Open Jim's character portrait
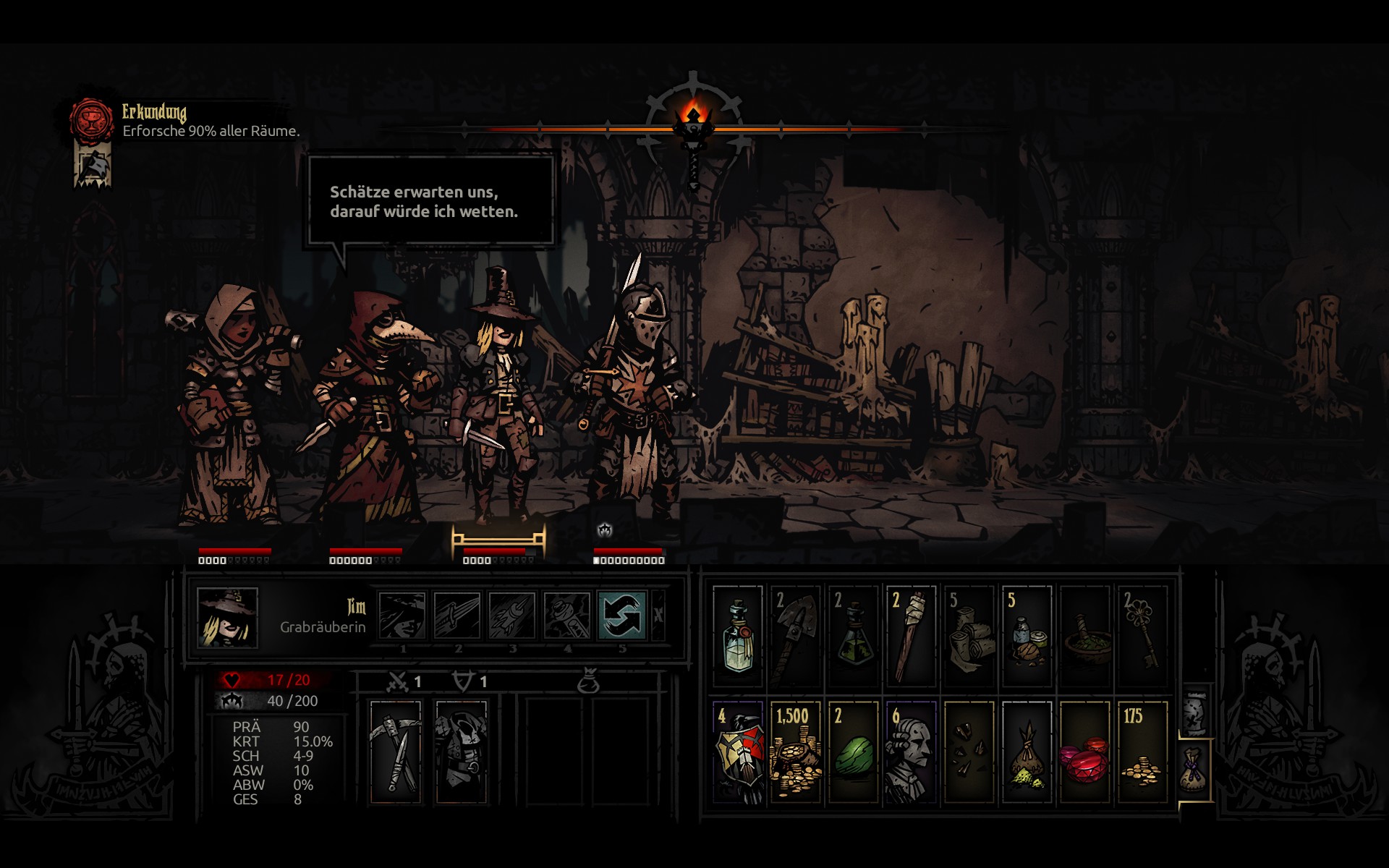The width and height of the screenshot is (1389, 868). tap(227, 617)
